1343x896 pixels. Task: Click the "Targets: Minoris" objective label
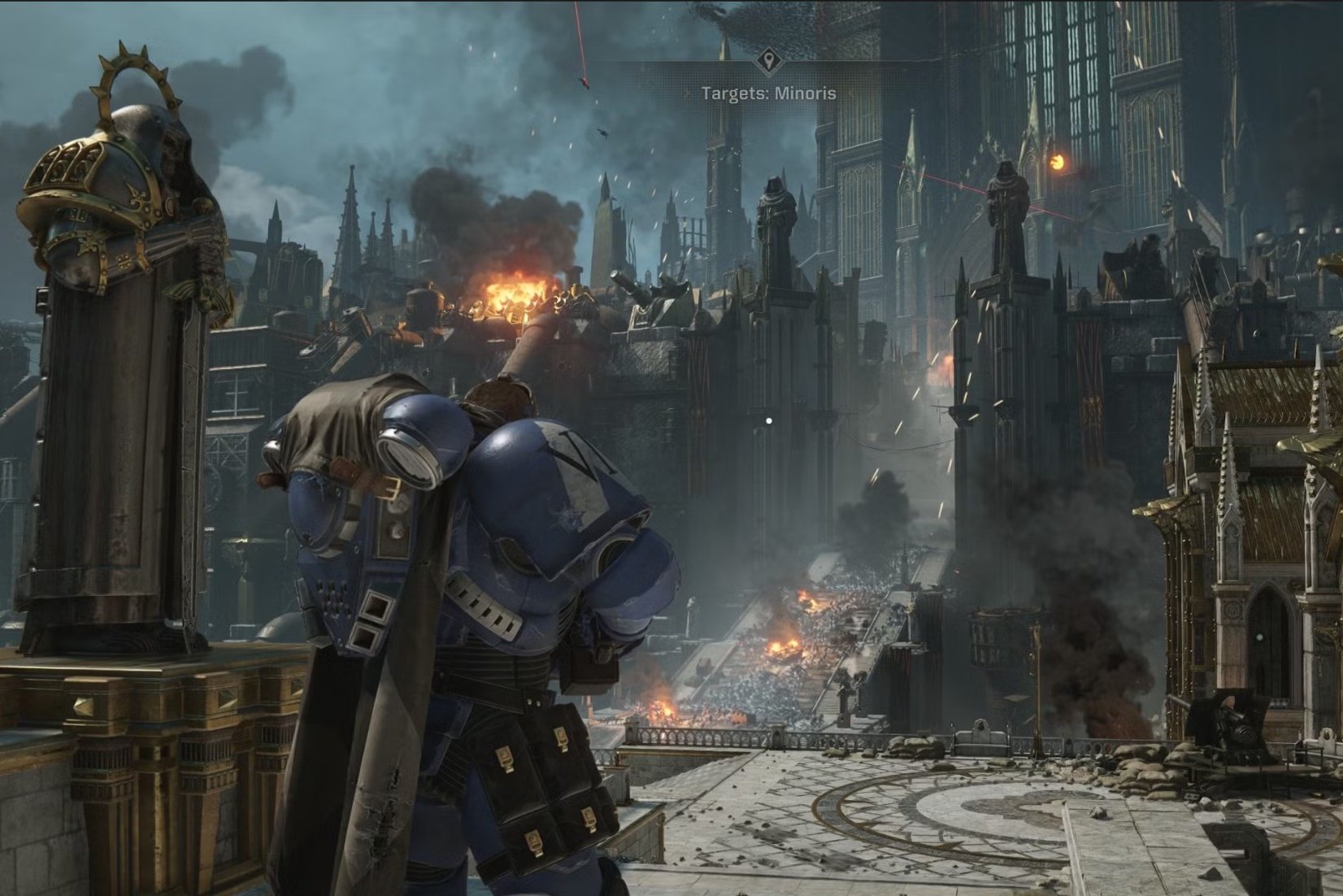pos(768,94)
